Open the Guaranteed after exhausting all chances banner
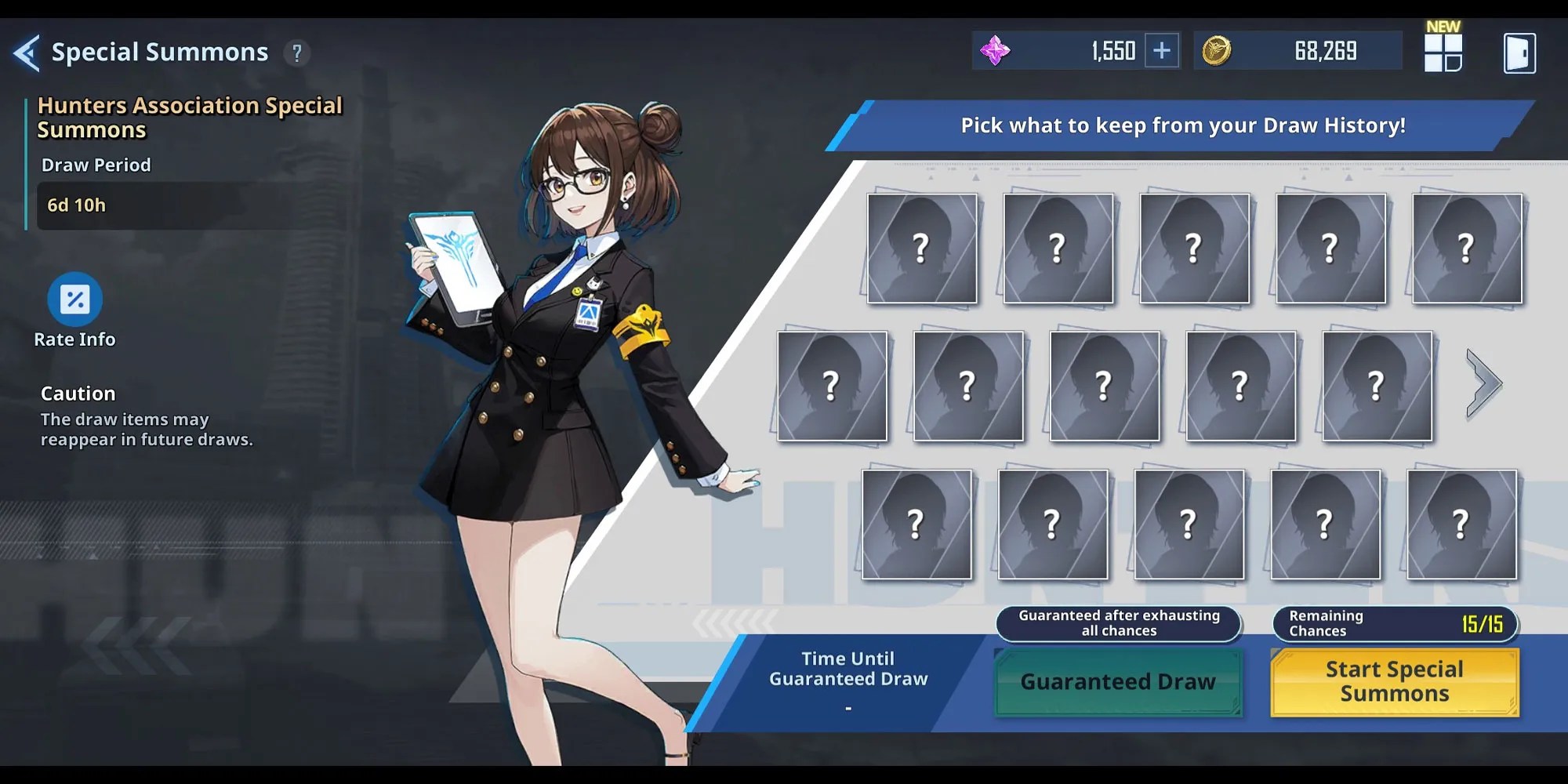Screen dimensions: 1568x784 1117,622
